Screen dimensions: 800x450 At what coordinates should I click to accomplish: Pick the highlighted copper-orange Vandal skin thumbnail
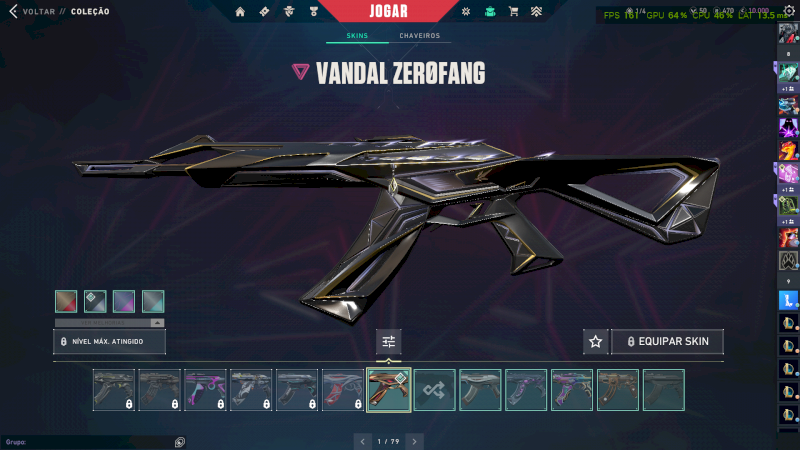[389, 390]
